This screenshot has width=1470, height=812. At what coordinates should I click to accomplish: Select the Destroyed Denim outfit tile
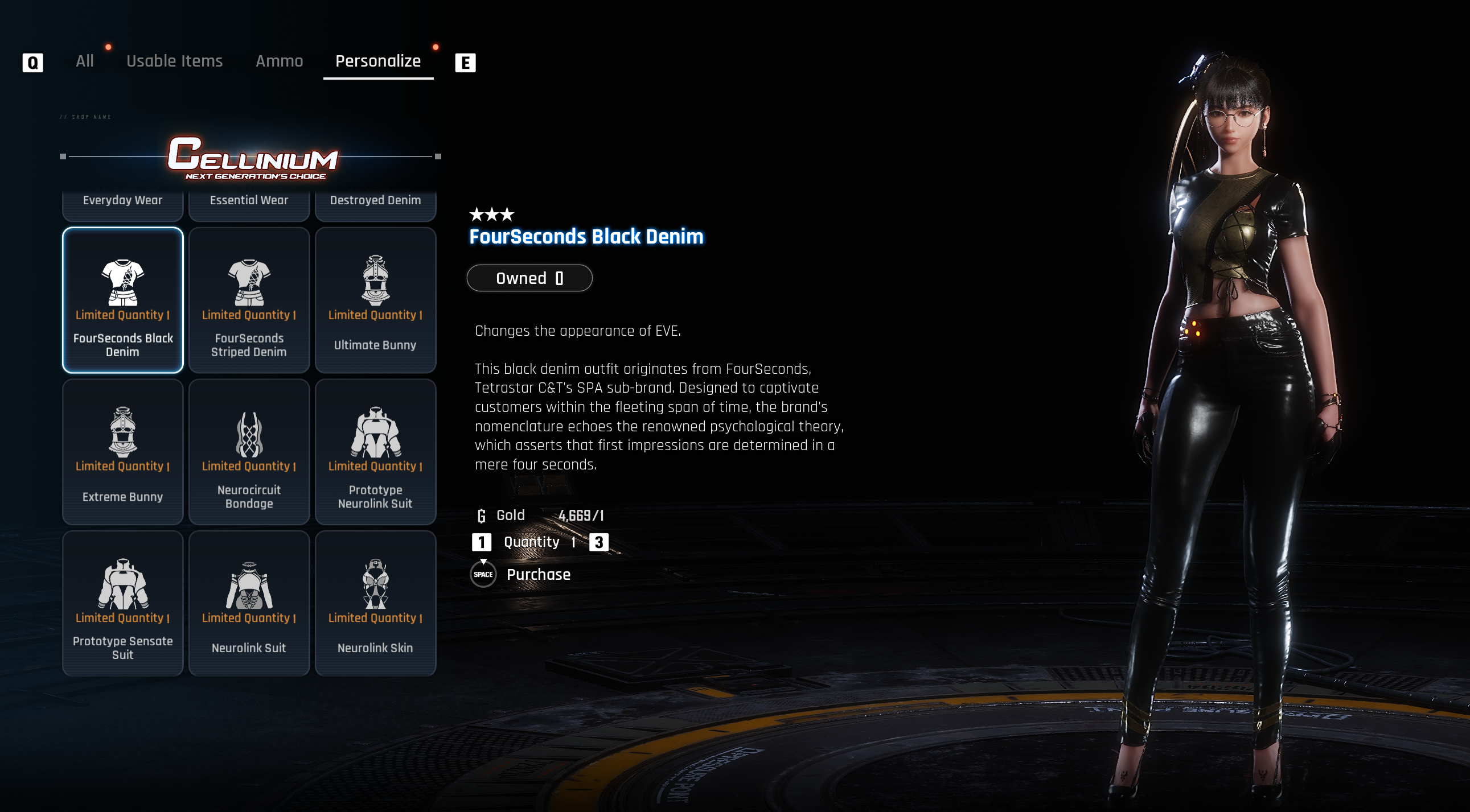click(376, 204)
